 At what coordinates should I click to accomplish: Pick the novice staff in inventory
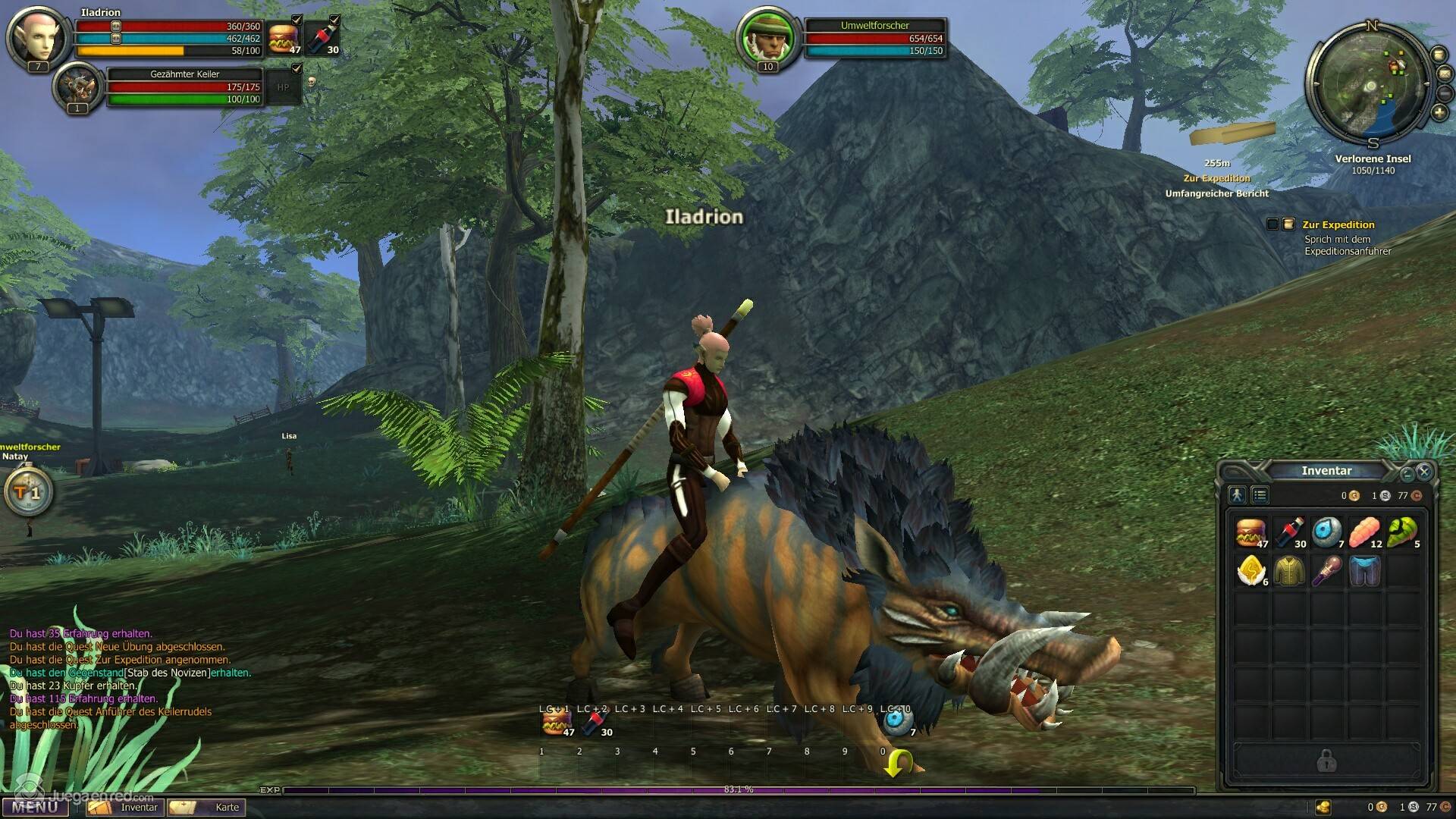(x=1326, y=570)
